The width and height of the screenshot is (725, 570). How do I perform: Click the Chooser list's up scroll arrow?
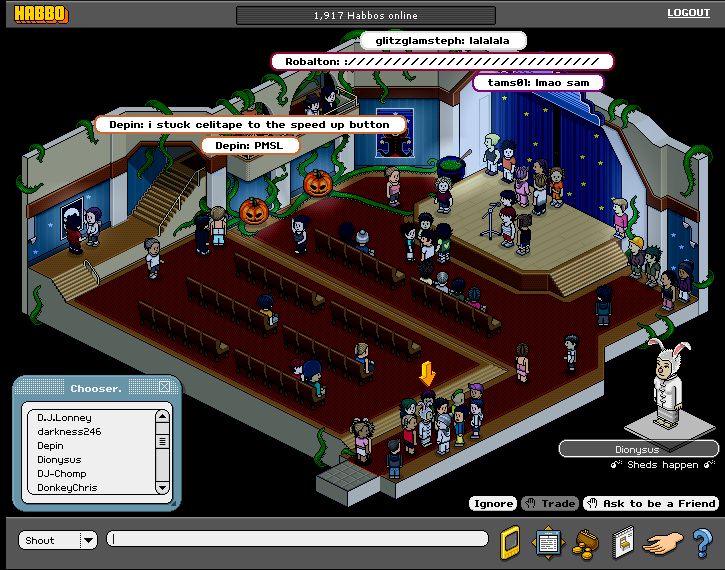pyautogui.click(x=162, y=413)
